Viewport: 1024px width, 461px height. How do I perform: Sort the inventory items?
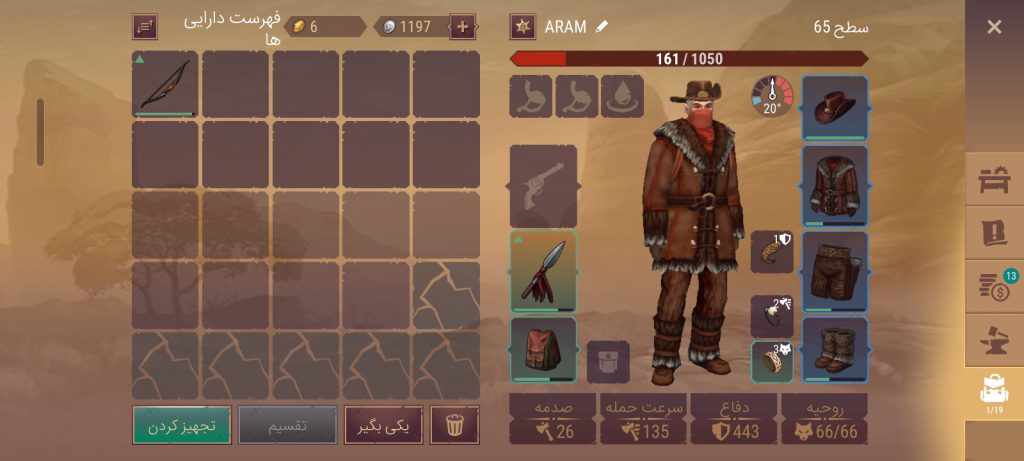145,27
